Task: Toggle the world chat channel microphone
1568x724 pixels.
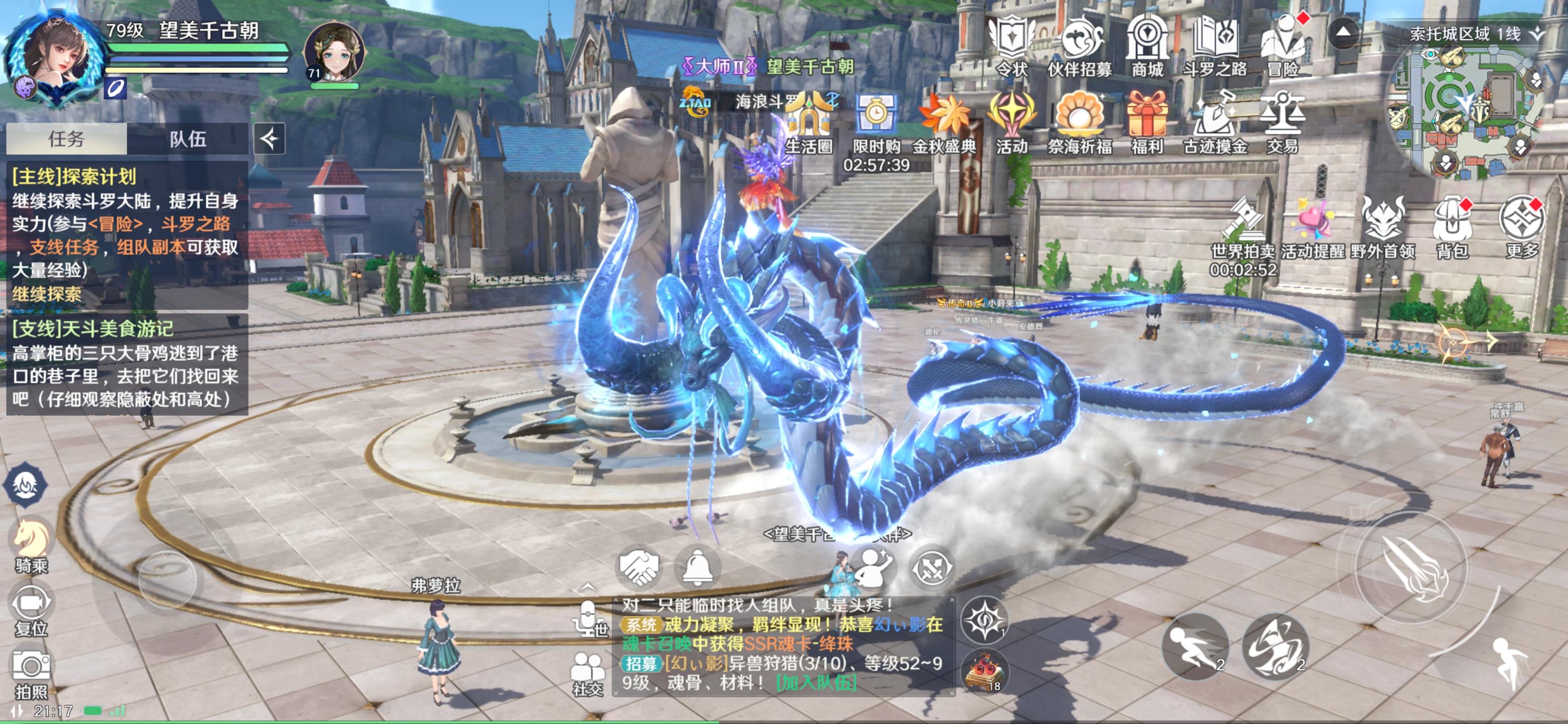Action: [588, 618]
